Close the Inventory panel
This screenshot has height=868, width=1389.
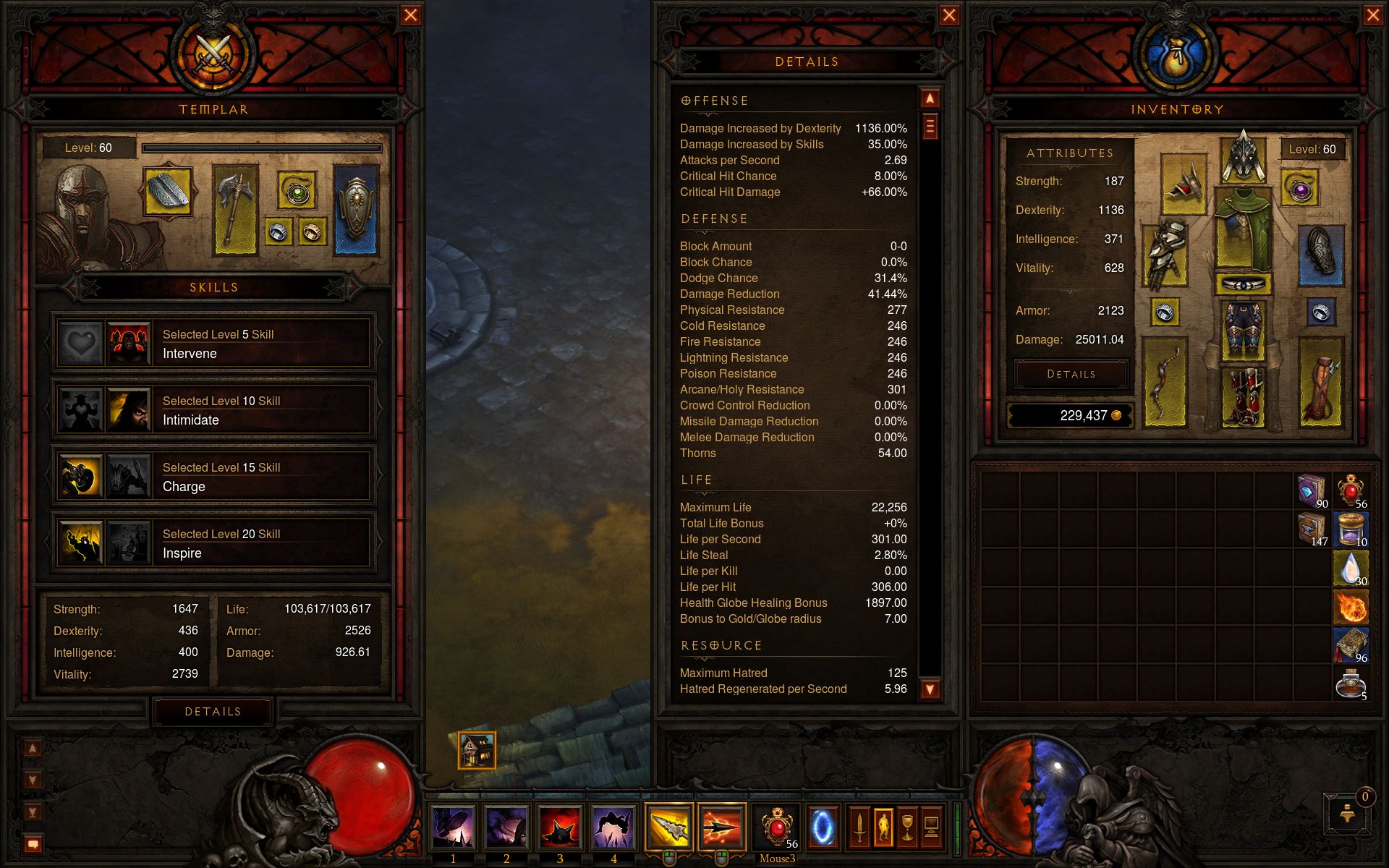tap(1372, 15)
